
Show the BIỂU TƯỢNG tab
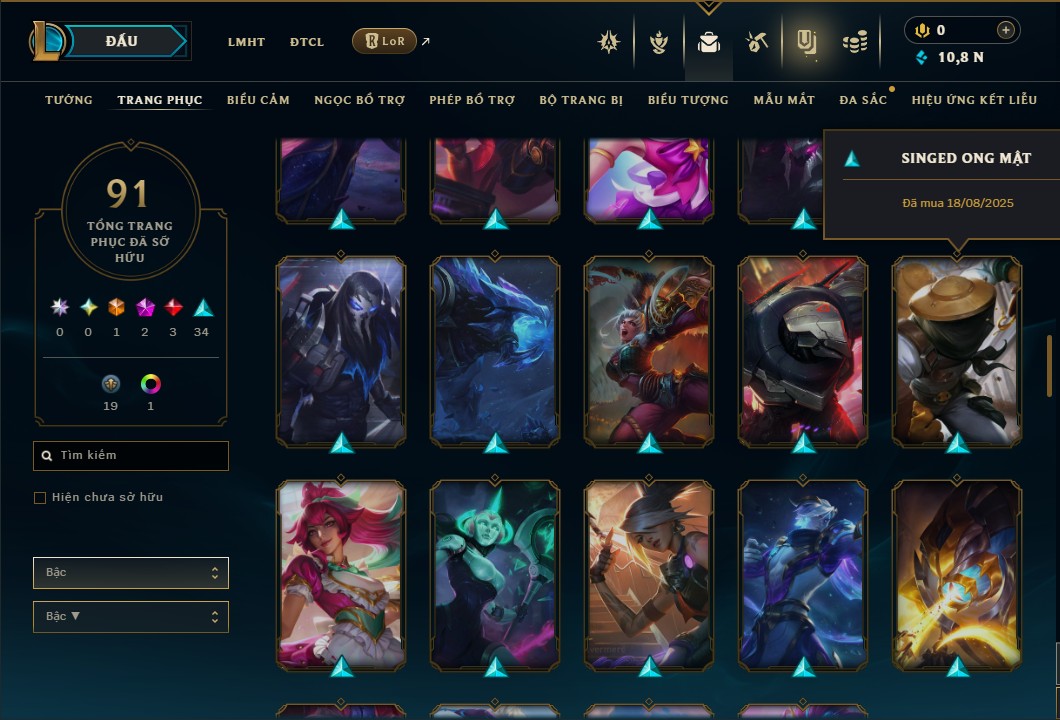click(688, 100)
